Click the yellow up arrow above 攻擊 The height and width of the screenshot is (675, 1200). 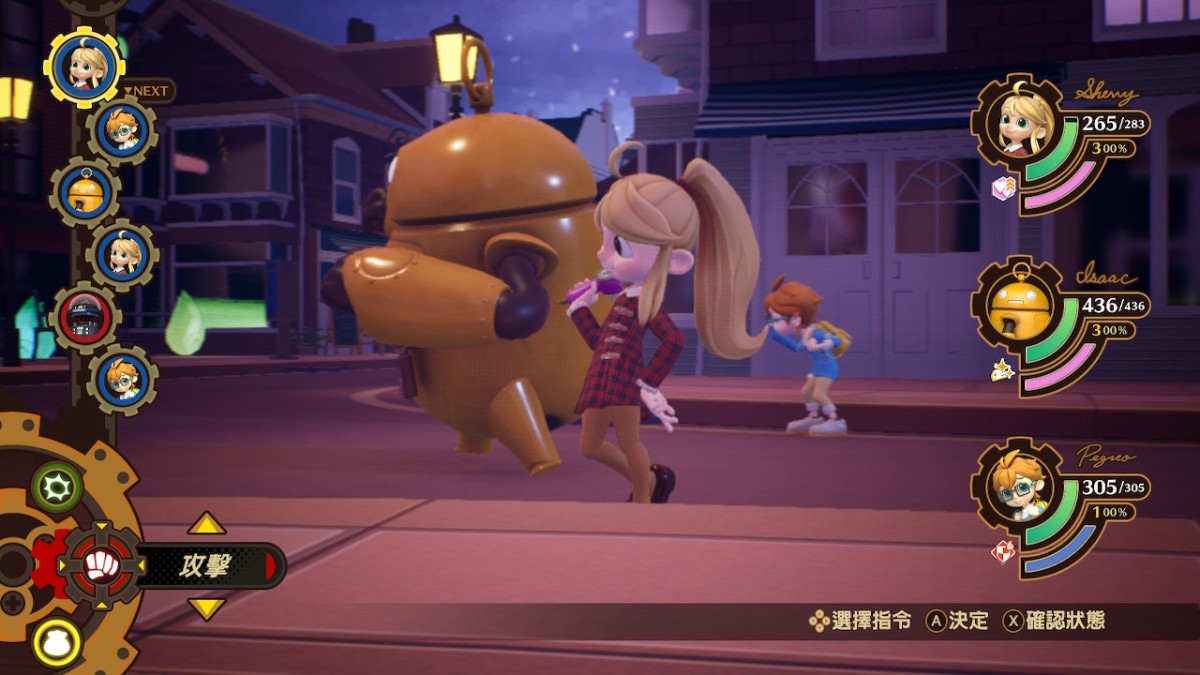click(x=207, y=524)
